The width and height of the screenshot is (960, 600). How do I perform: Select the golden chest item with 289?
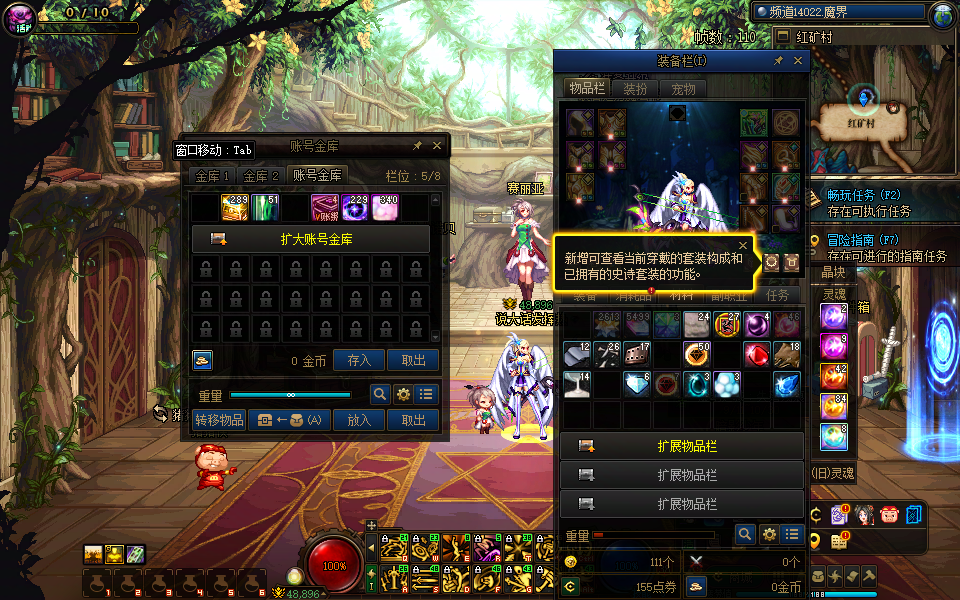tap(235, 207)
